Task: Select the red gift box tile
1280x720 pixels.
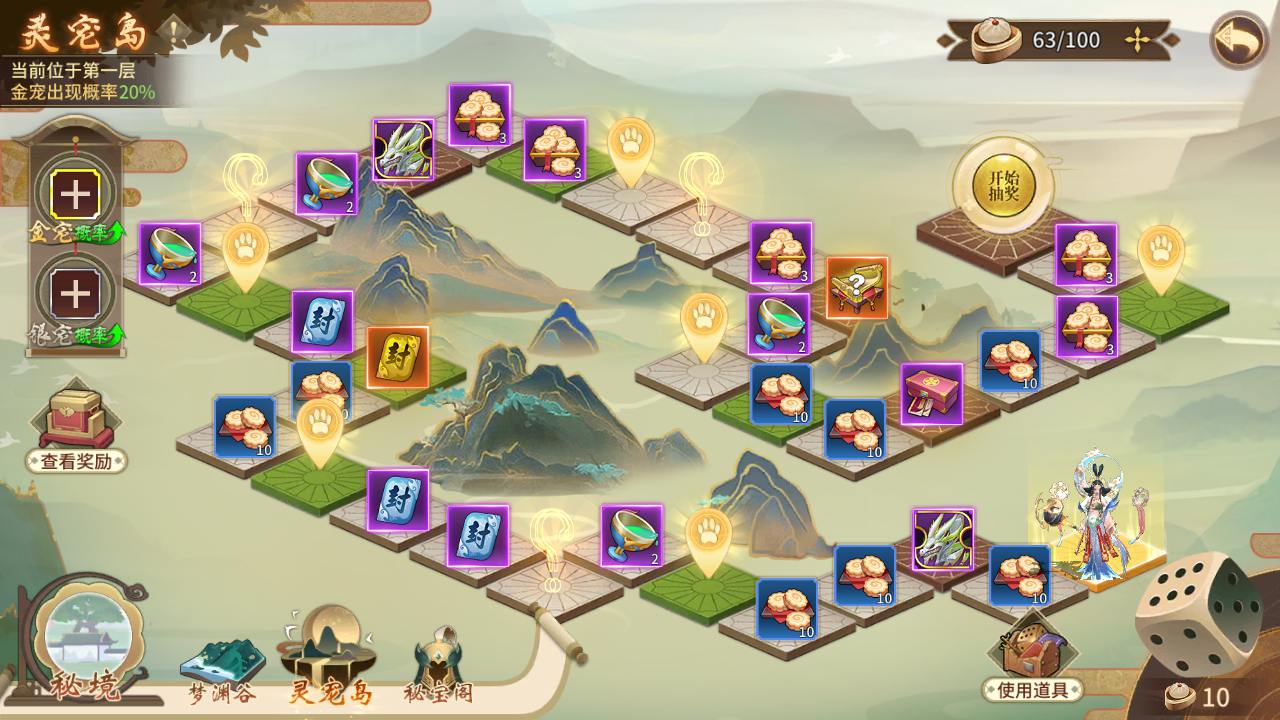Action: pos(931,393)
